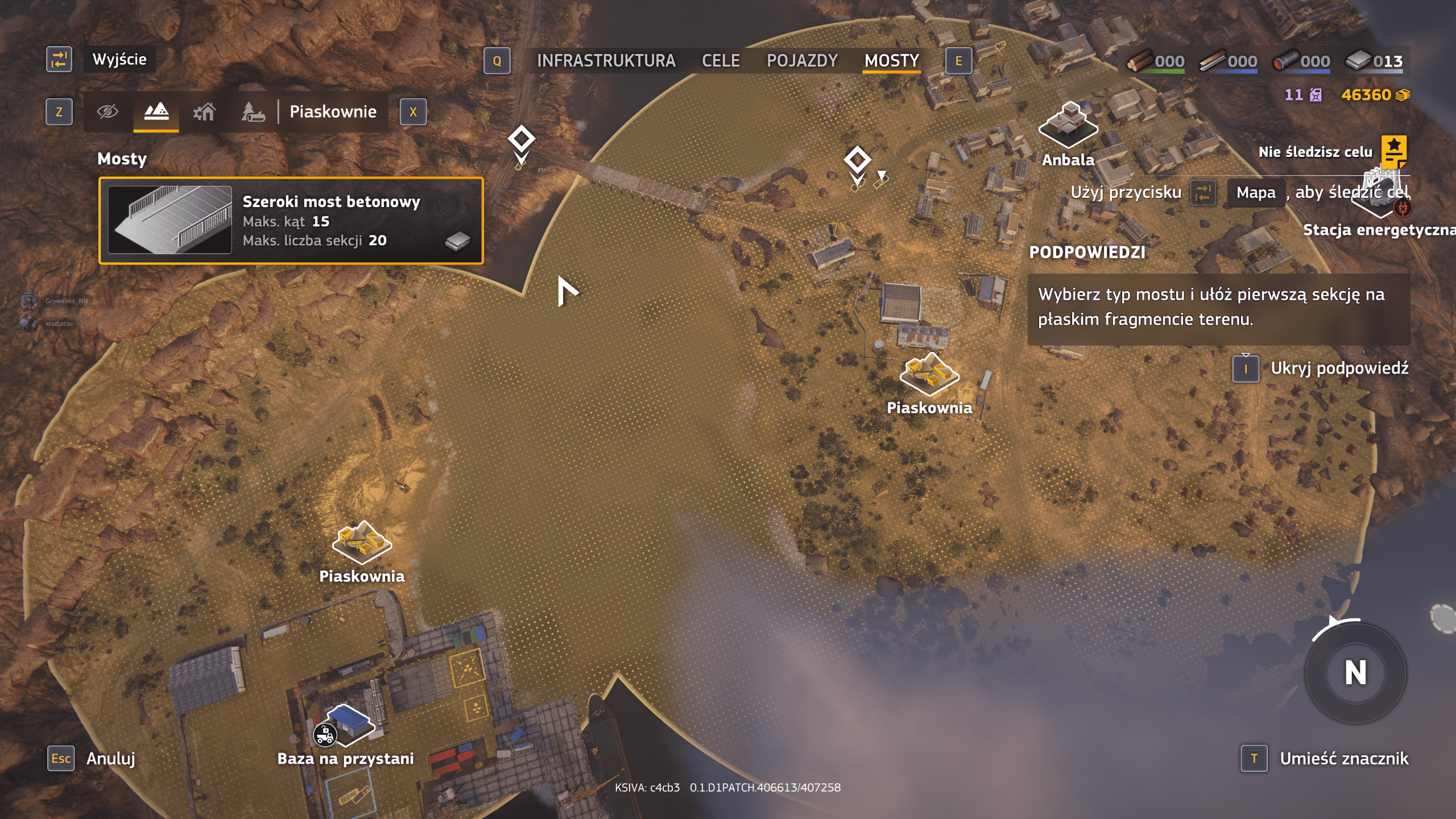Click the north compass dial
1456x819 pixels.
click(1355, 673)
